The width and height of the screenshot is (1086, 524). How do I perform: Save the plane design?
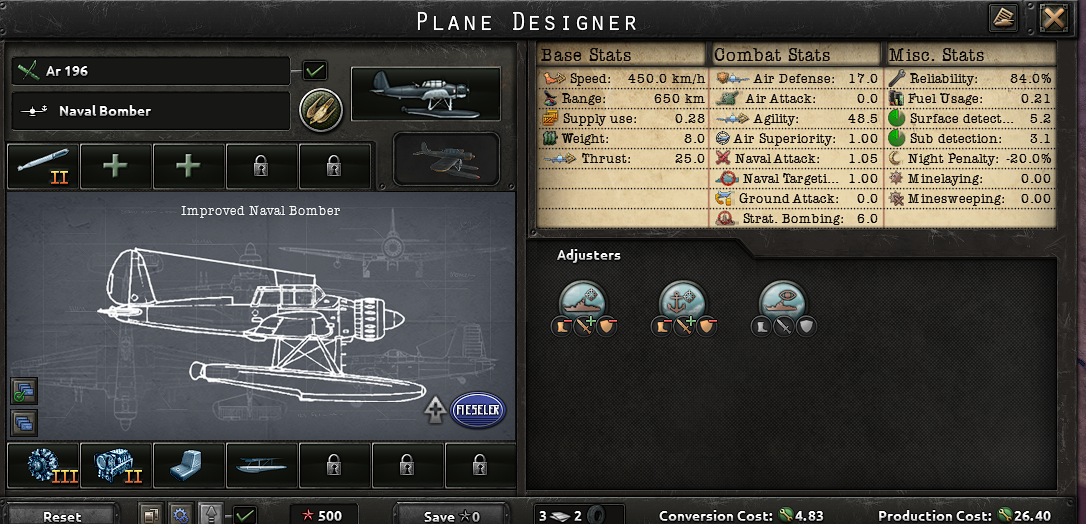click(454, 516)
